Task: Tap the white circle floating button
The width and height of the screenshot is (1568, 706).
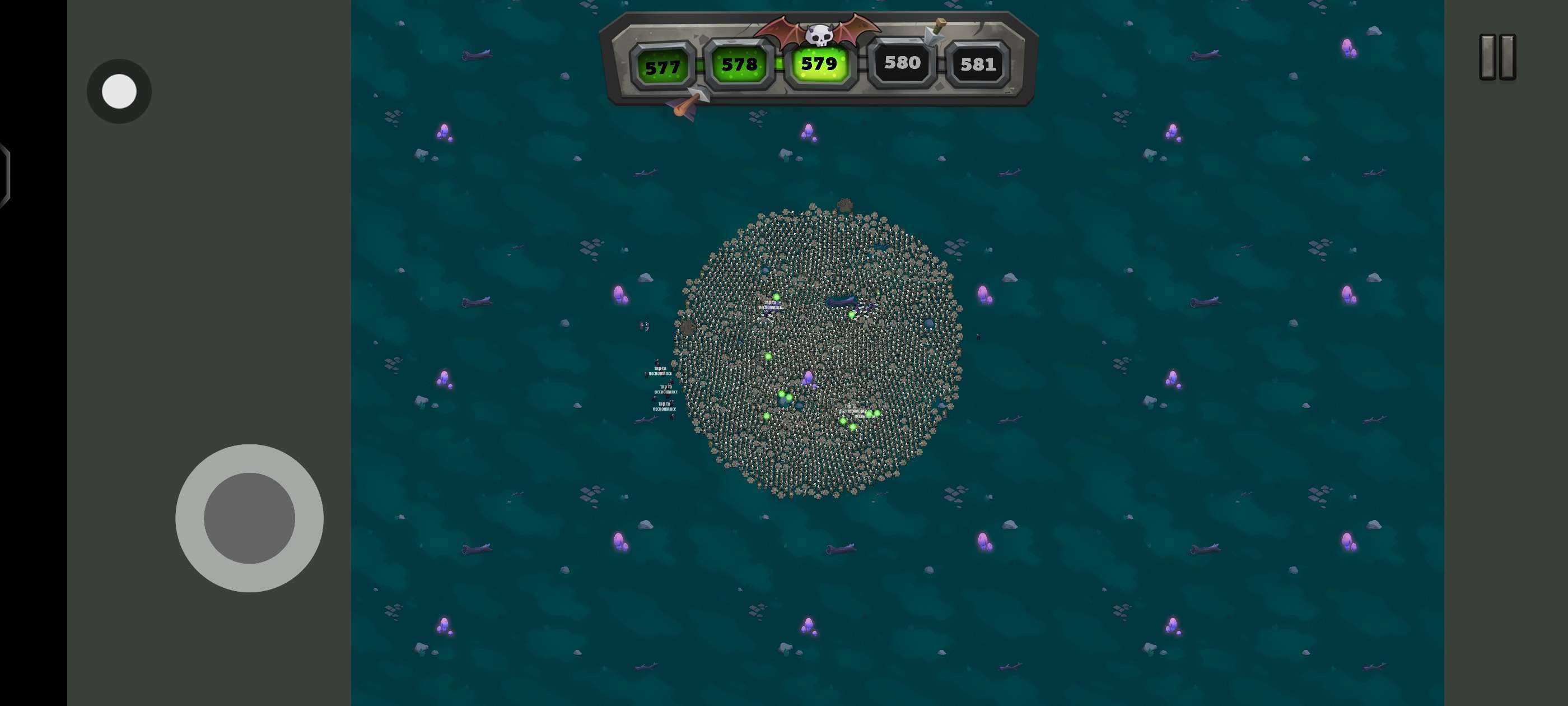Action: pos(119,91)
